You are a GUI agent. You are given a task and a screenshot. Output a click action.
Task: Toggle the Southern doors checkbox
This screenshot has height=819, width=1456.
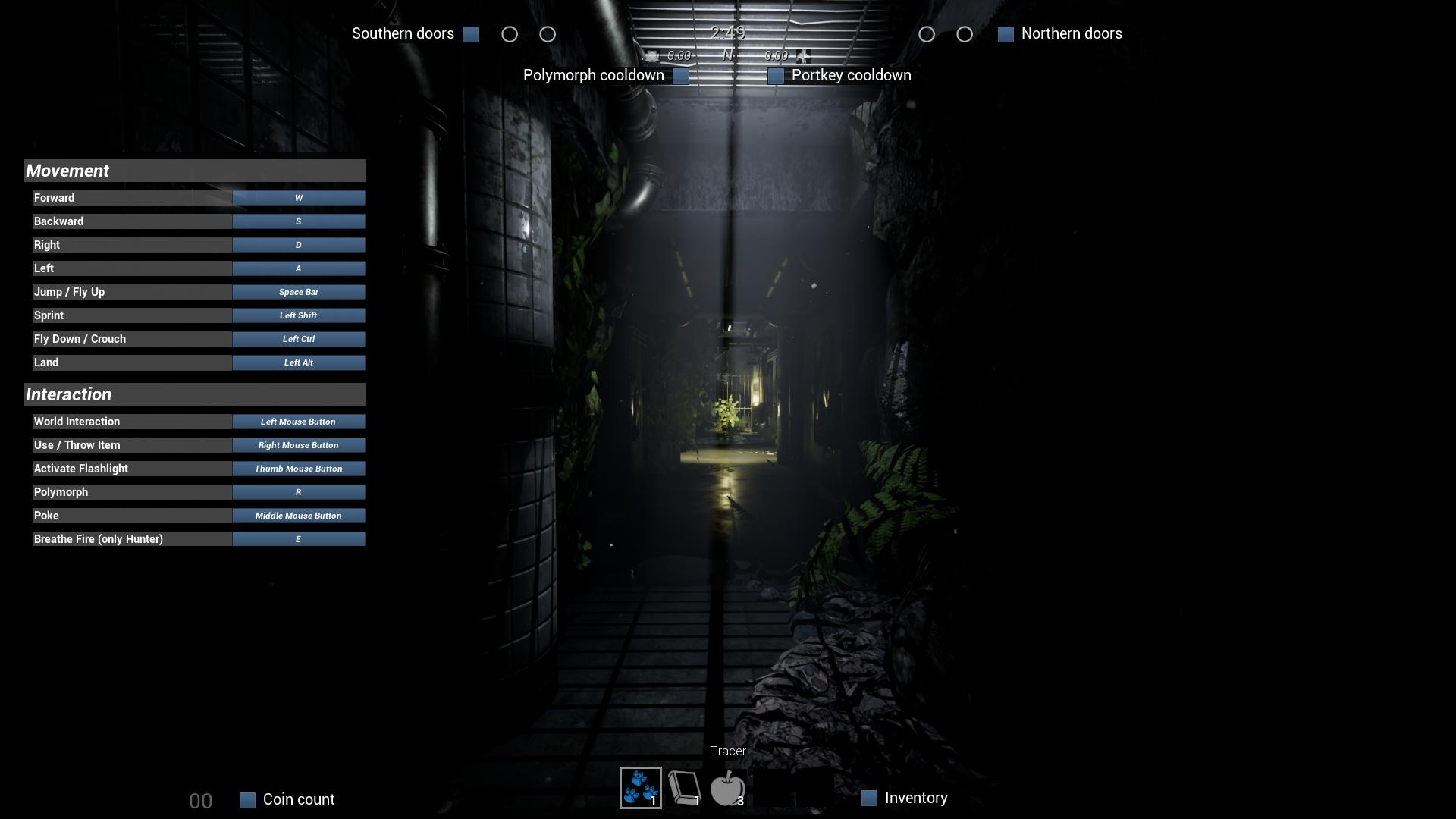pos(470,34)
